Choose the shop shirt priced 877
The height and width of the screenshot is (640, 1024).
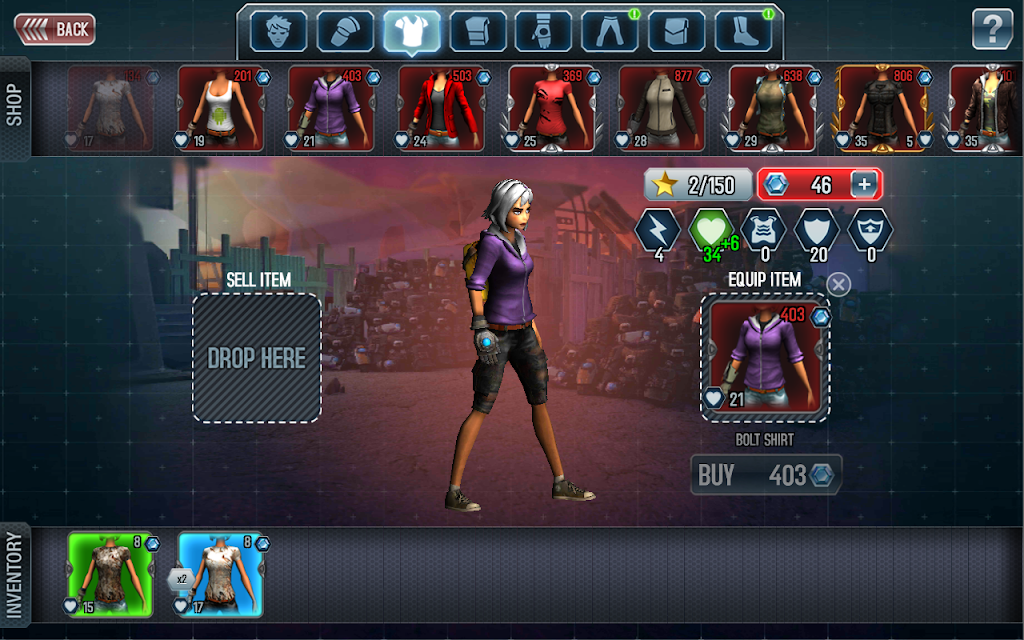click(662, 109)
